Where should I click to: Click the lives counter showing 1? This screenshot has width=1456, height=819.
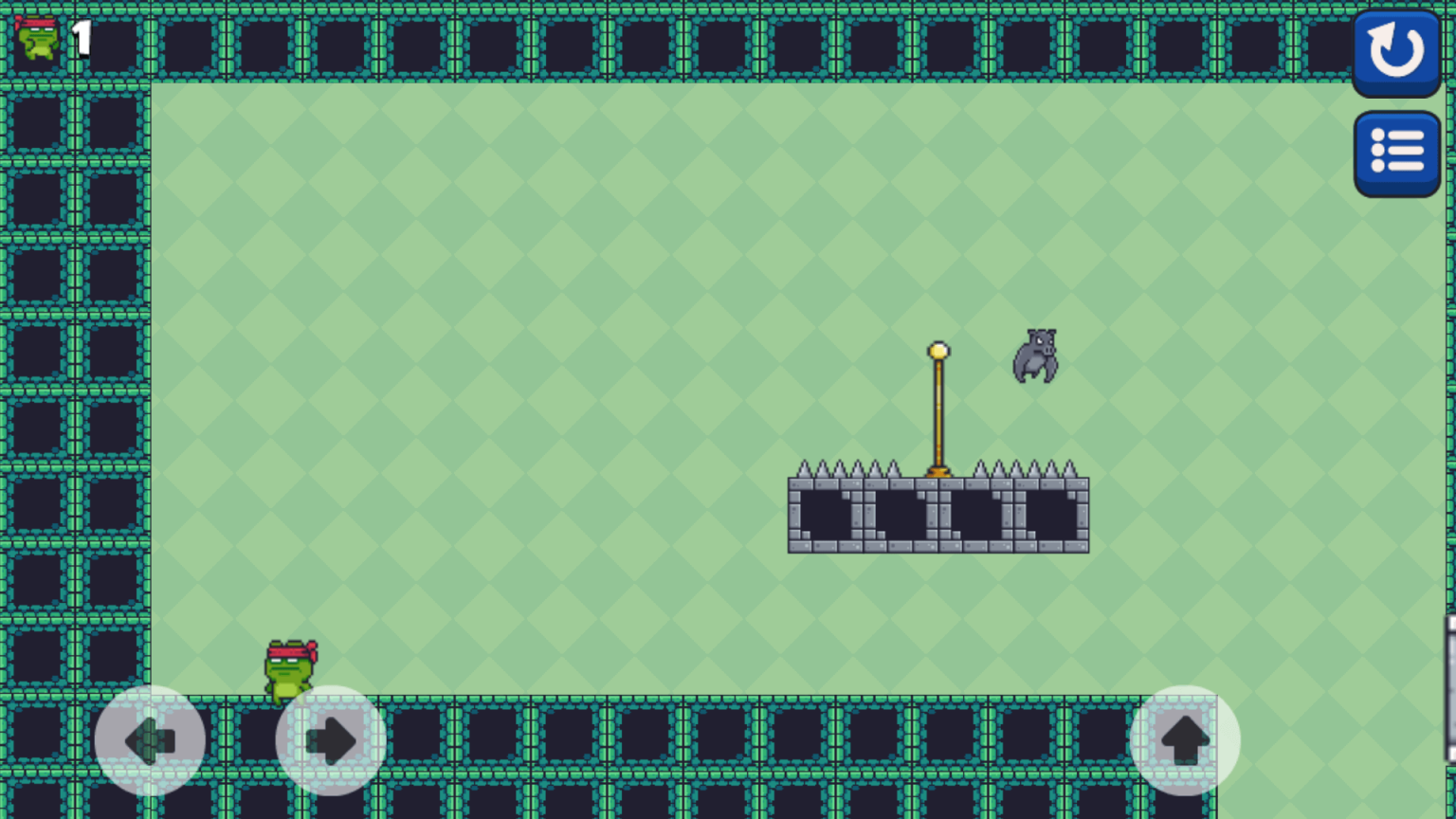click(x=80, y=38)
